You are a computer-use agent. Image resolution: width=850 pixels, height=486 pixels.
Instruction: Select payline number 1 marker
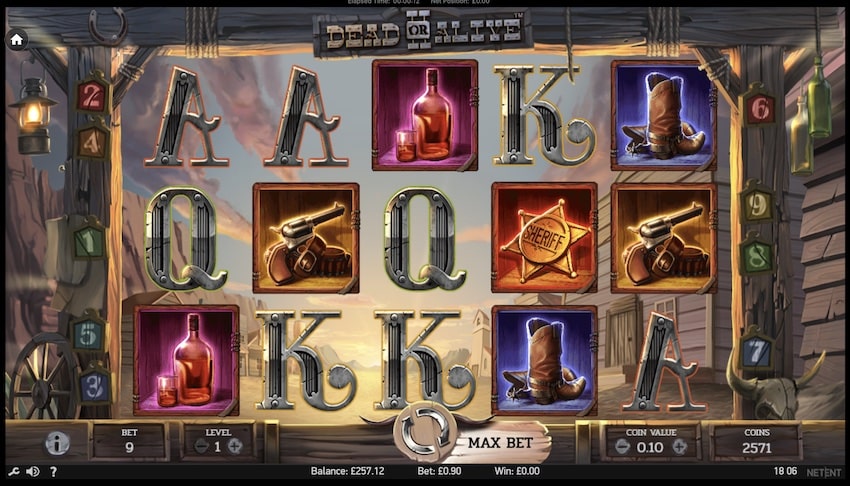89,242
